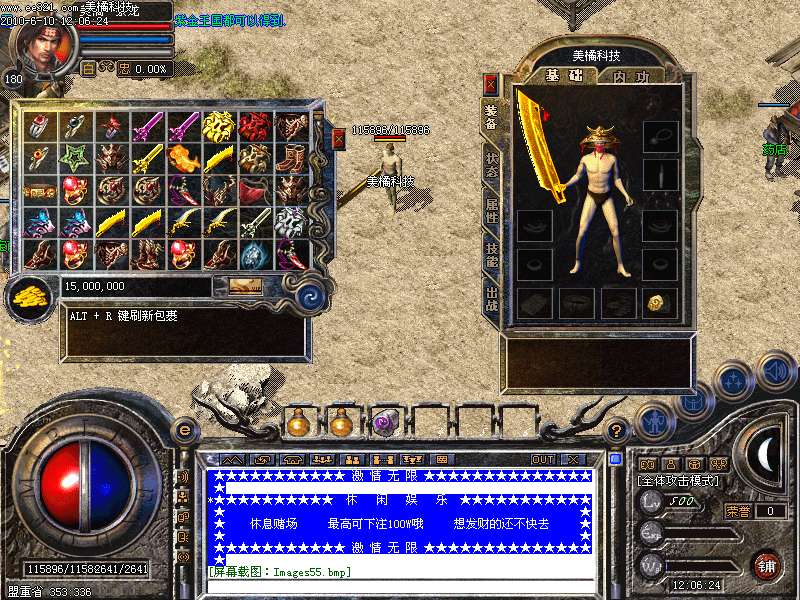Screen dimensions: 800x600
Task: Close the chat window with X
Action: (573, 459)
